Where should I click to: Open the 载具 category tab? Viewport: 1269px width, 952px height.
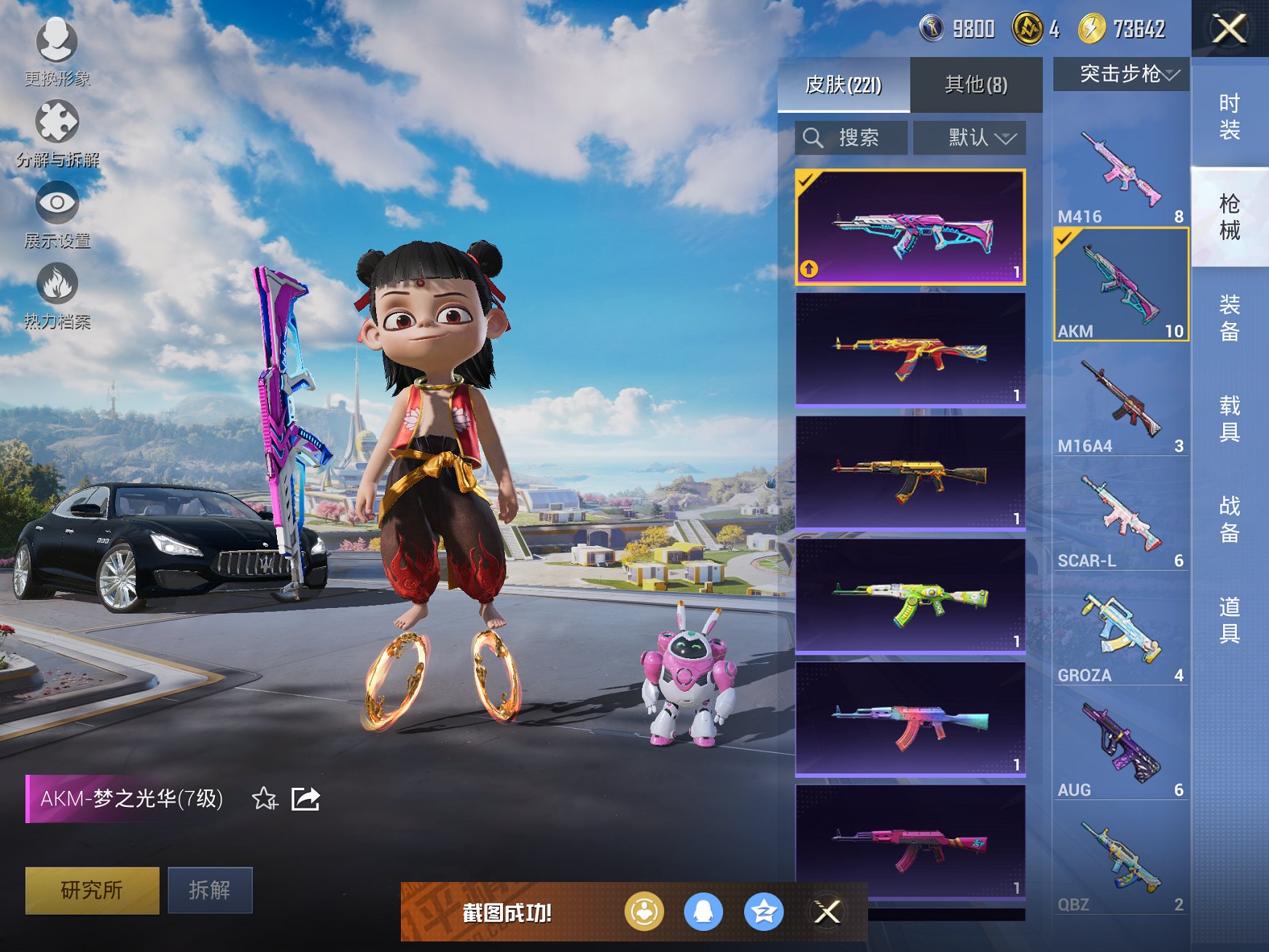1229,418
